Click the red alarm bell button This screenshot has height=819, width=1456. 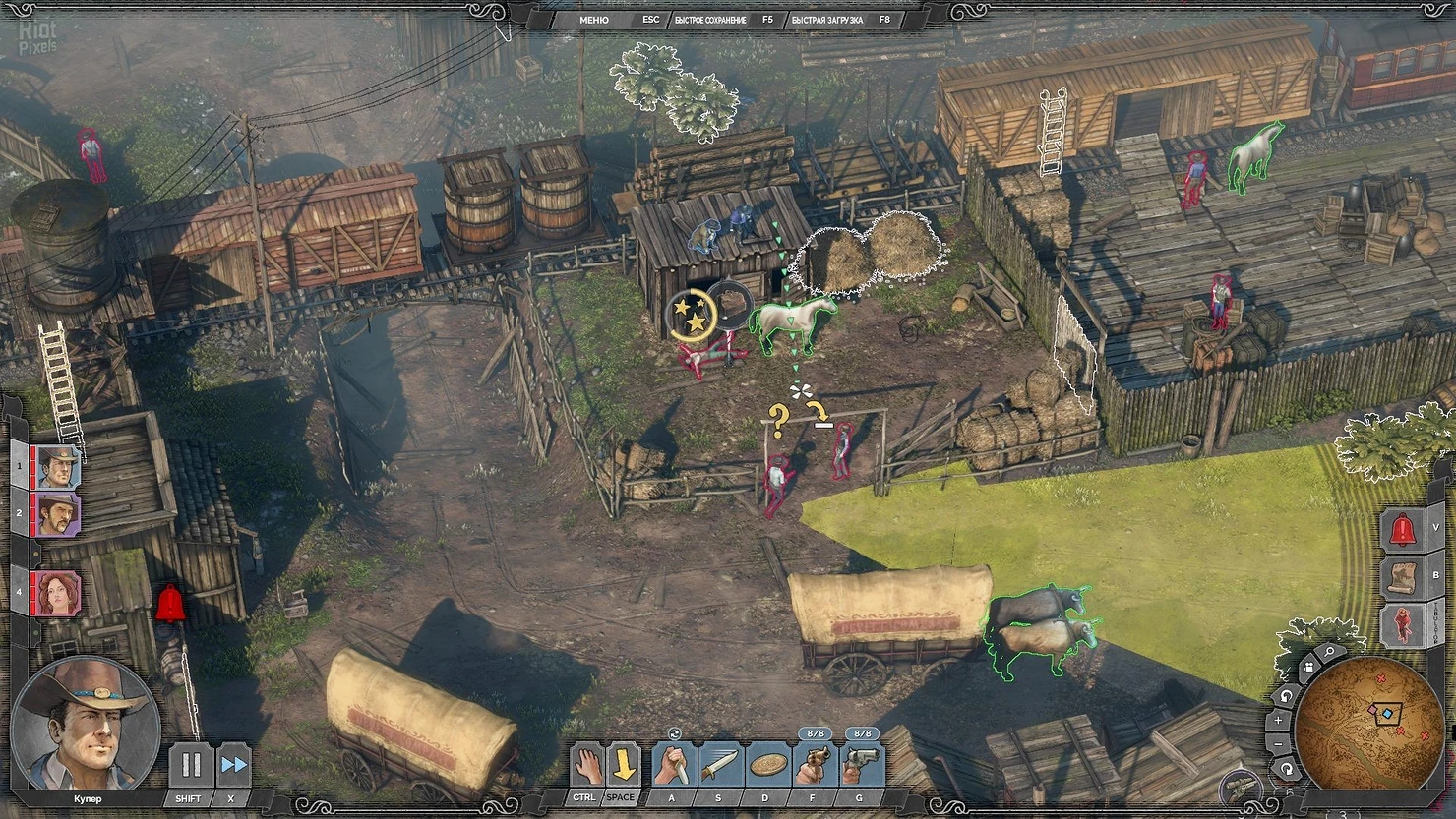1404,531
